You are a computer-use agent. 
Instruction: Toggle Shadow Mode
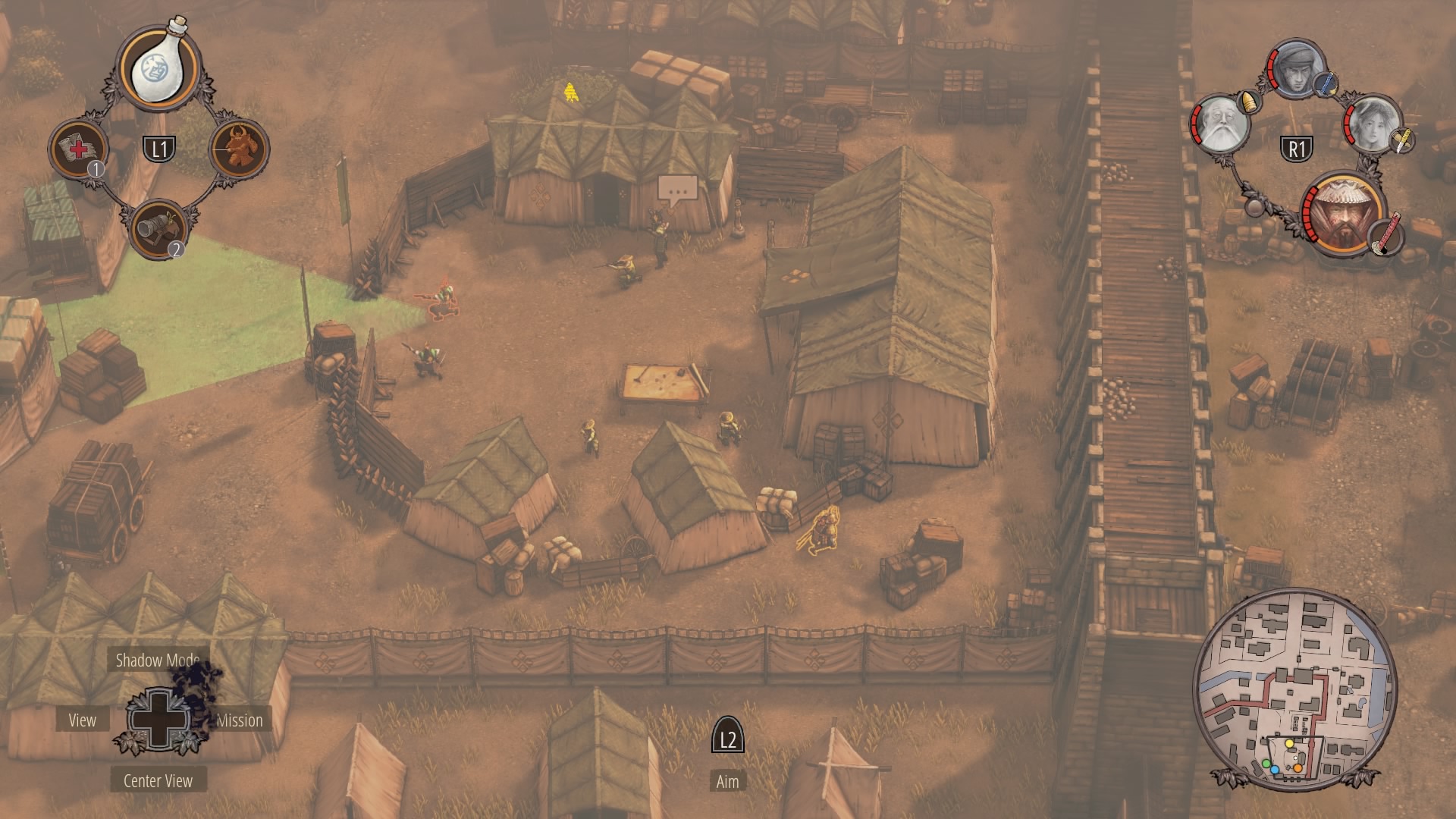coord(158,661)
